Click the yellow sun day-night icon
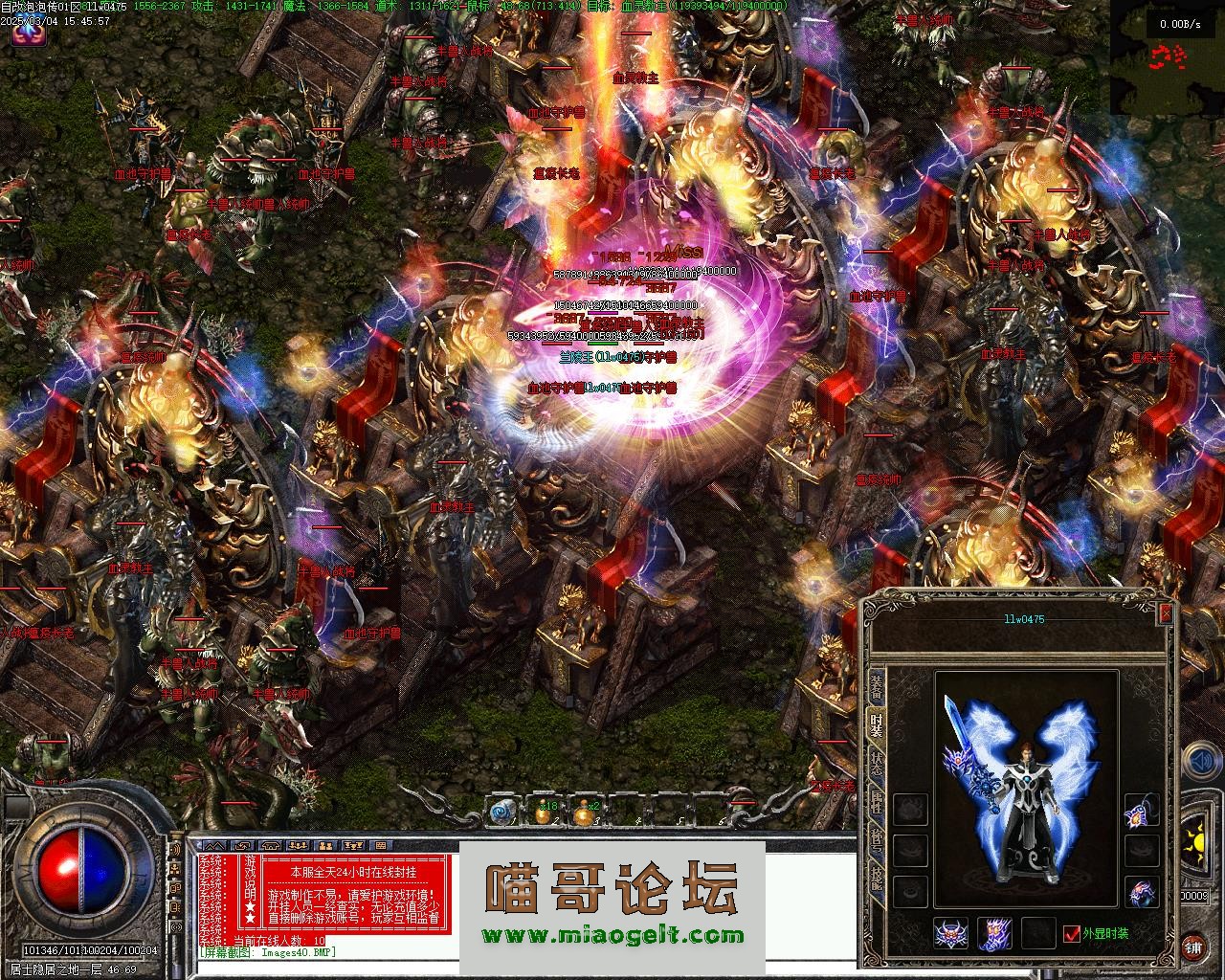 click(1196, 844)
